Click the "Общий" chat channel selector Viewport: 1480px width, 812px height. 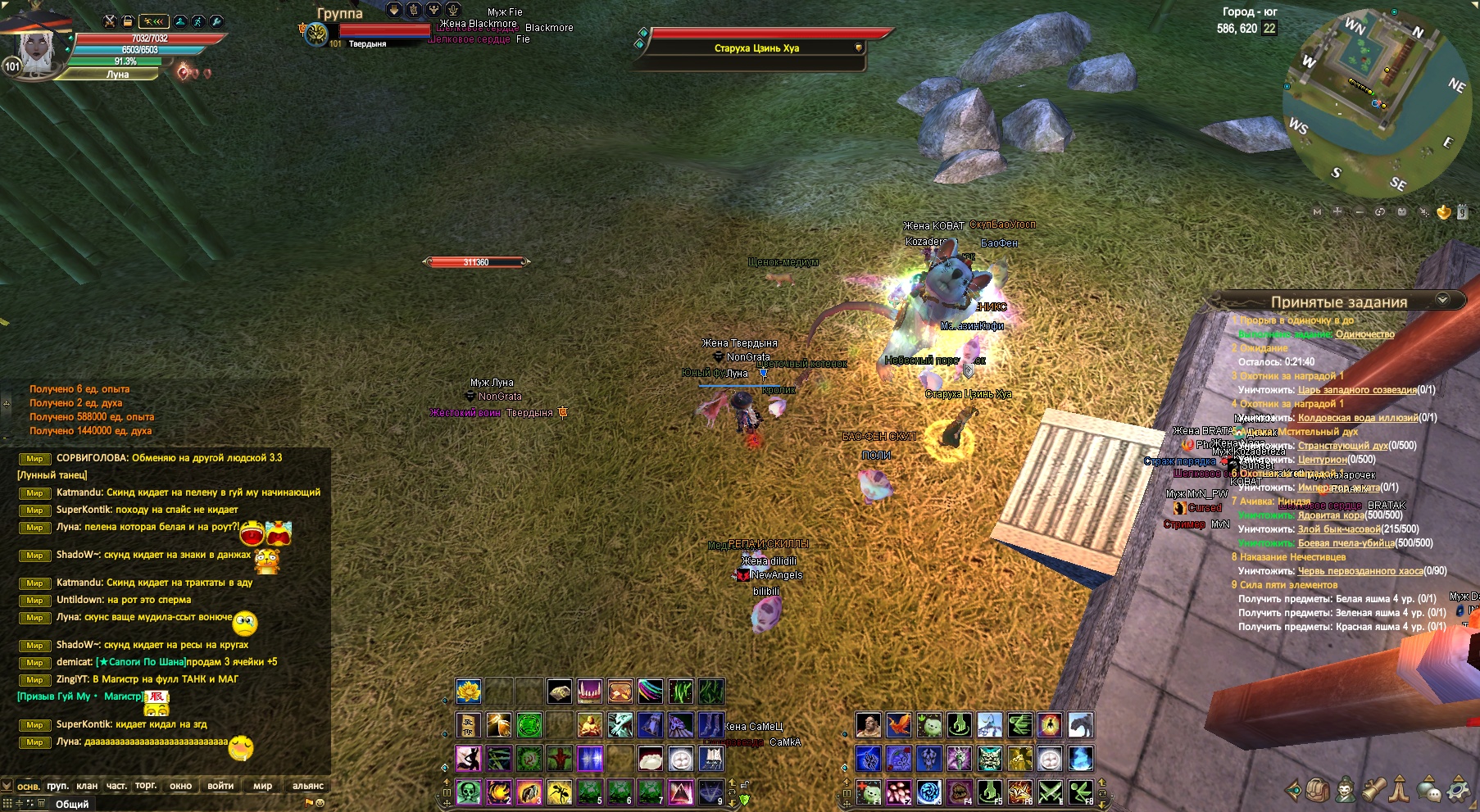(x=72, y=804)
